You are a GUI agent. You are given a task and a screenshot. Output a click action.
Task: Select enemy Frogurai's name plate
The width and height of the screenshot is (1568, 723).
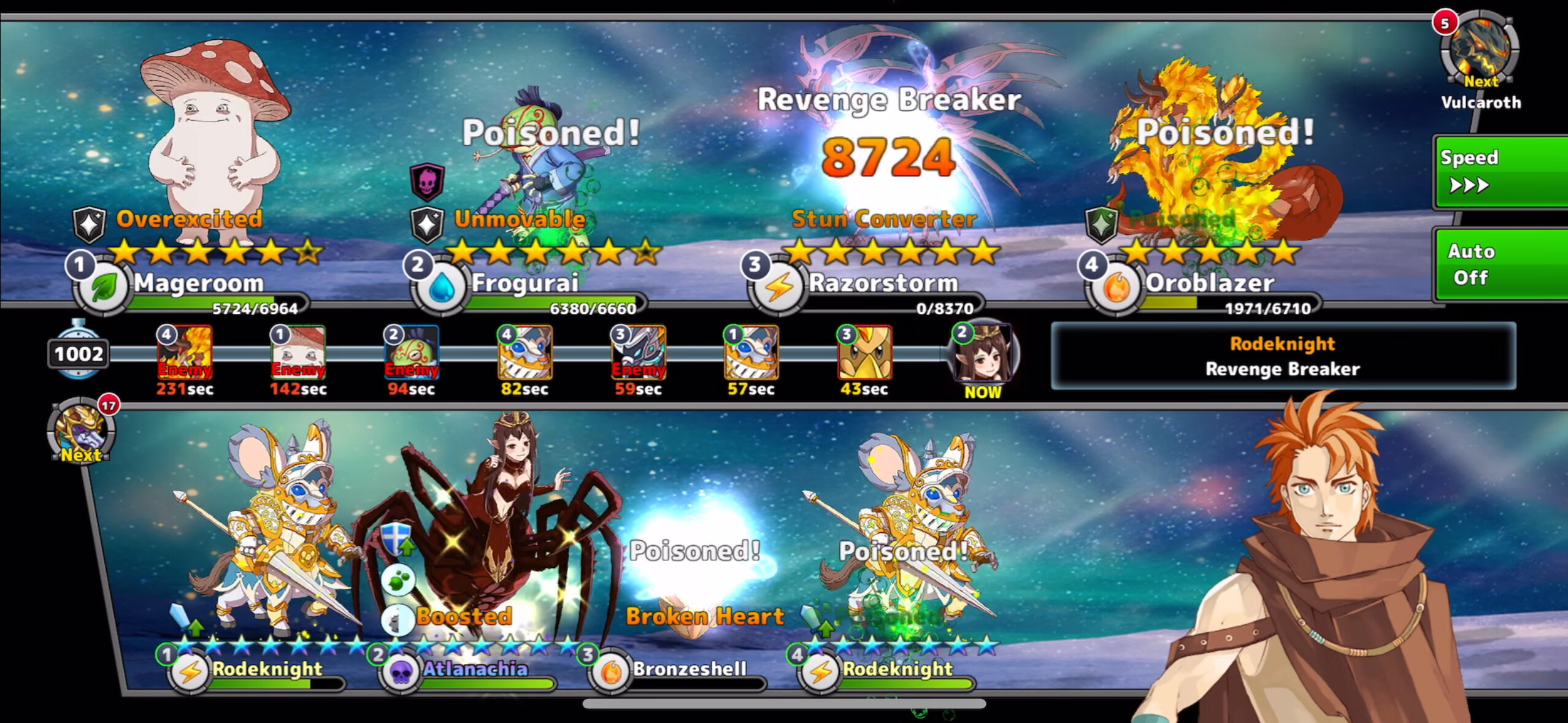tap(525, 284)
